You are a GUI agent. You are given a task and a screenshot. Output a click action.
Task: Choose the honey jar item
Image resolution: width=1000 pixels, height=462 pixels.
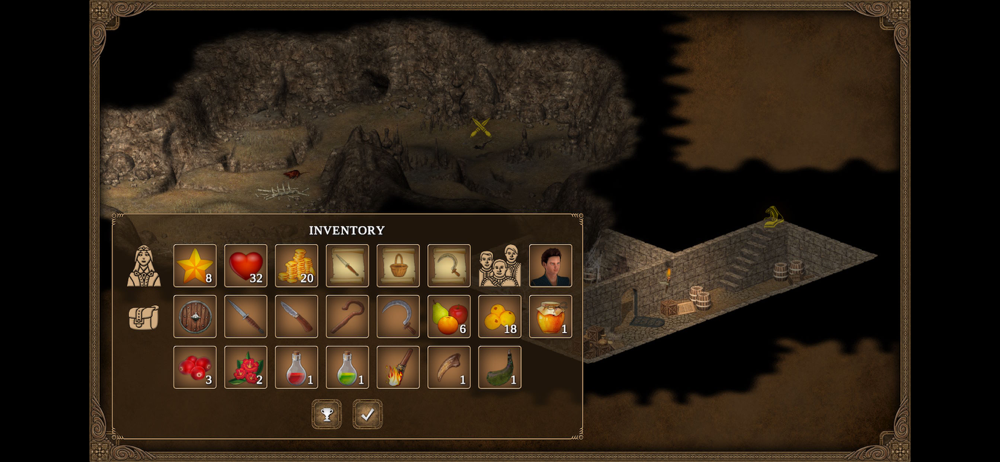(x=550, y=316)
